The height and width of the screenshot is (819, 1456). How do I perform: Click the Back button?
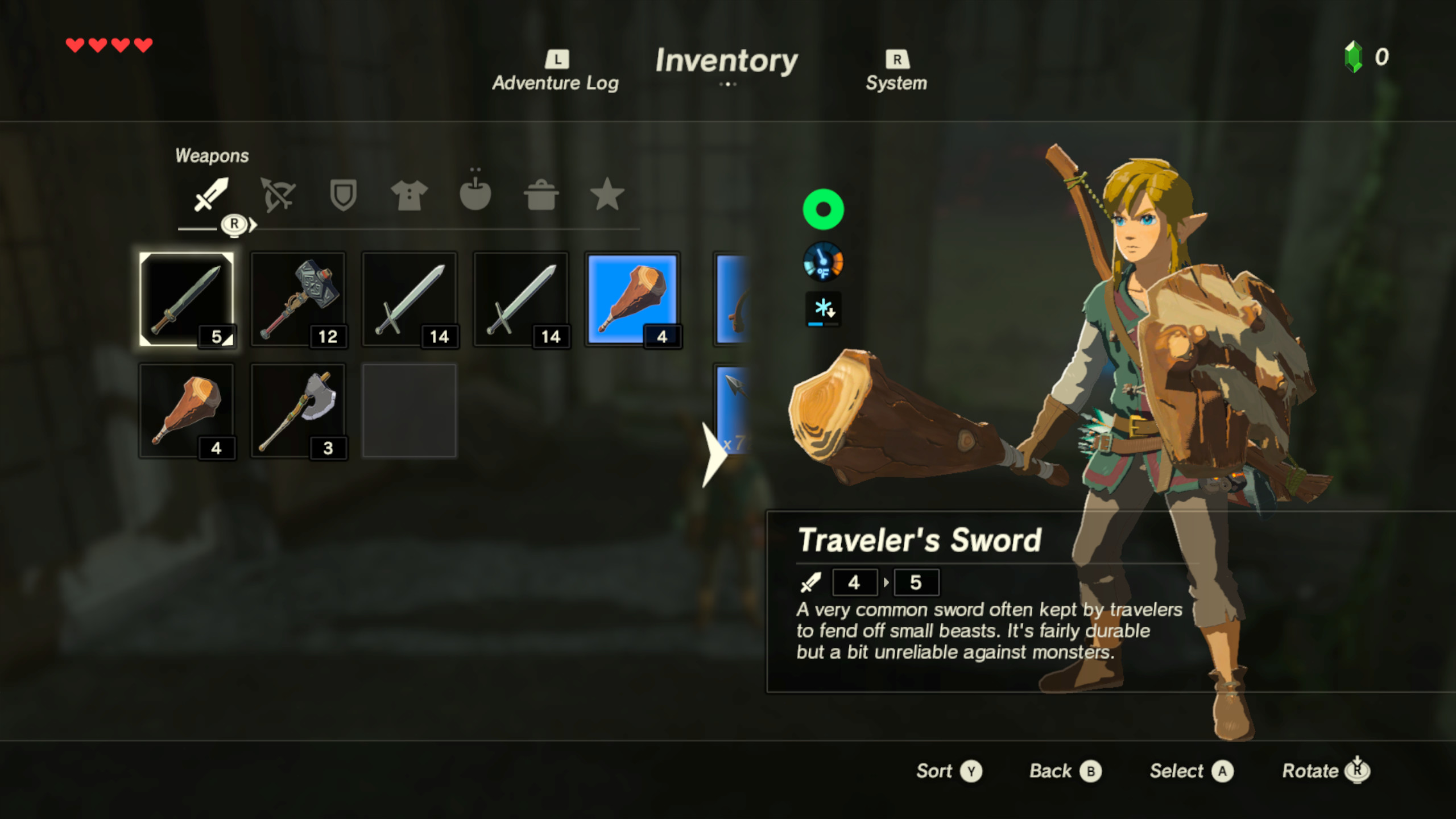(1065, 771)
